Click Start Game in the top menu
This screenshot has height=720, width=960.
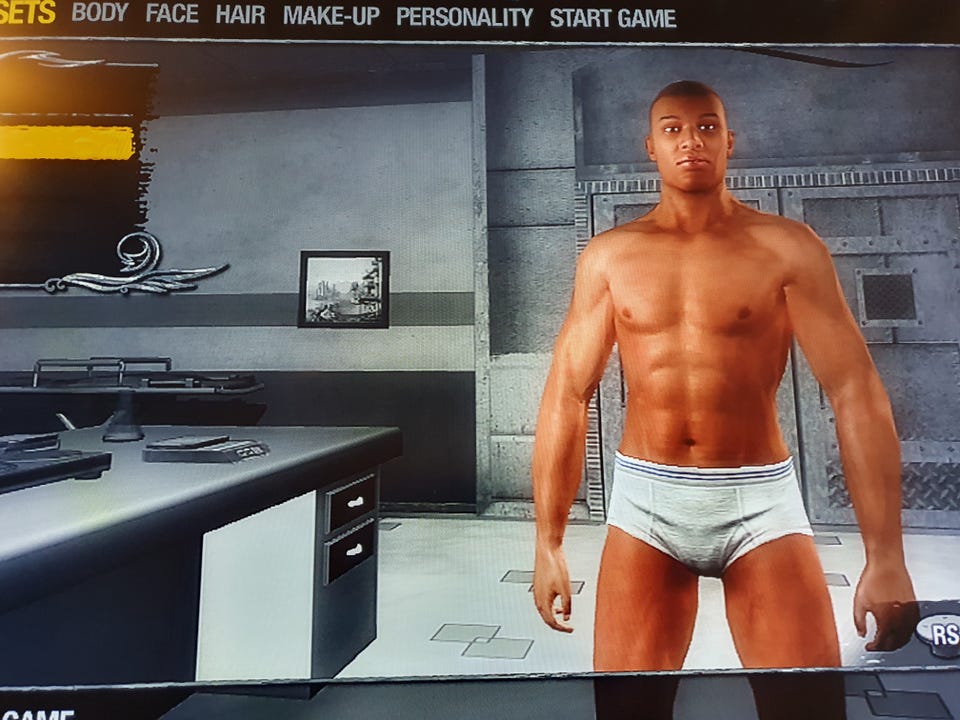613,18
